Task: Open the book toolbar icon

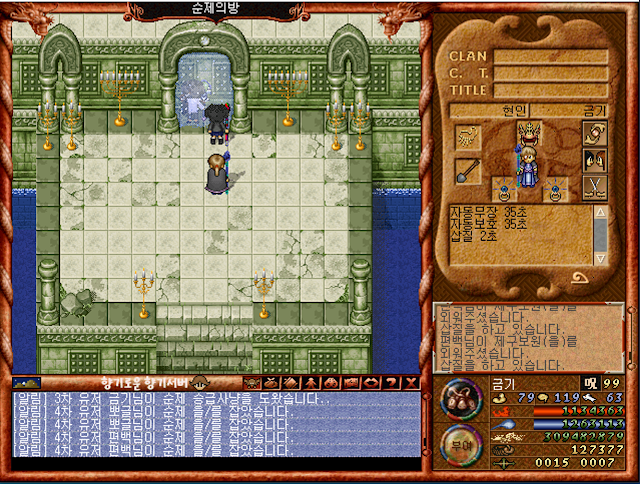Action: pos(290,382)
